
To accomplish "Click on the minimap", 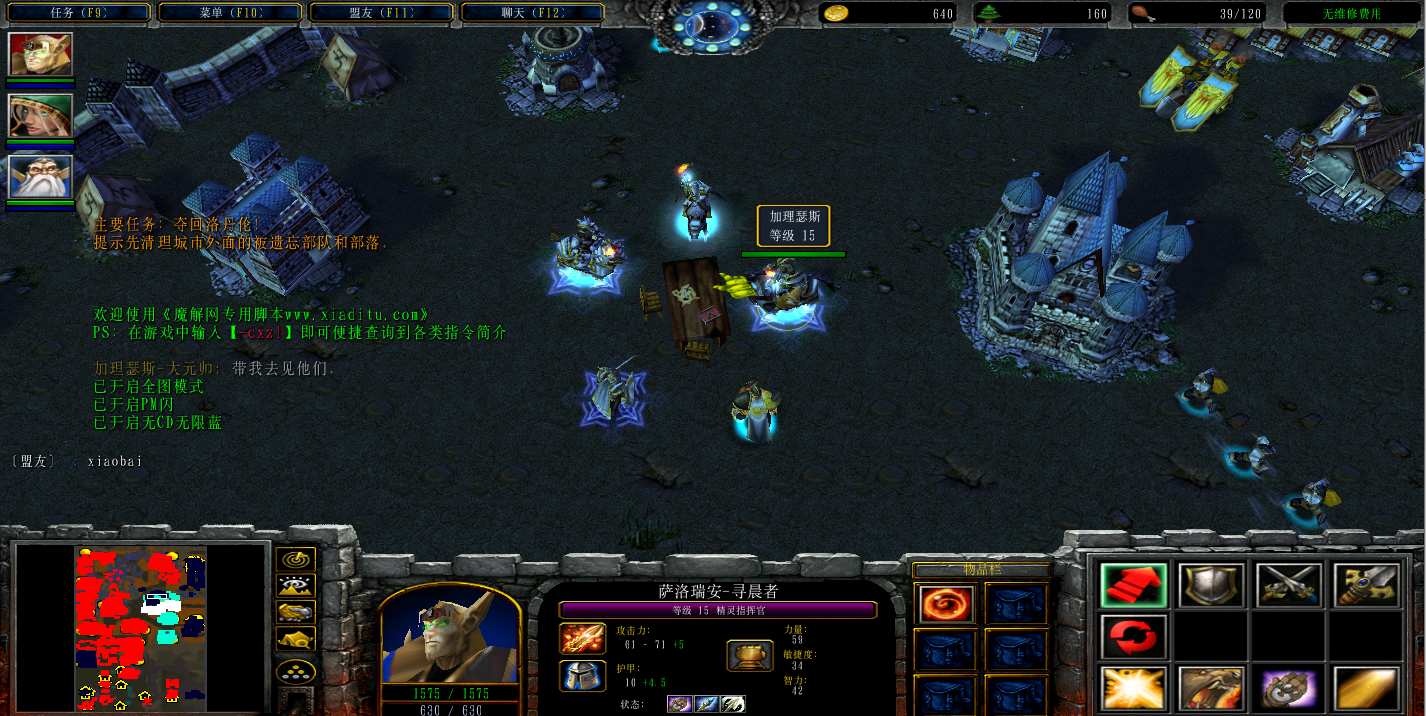I will (x=141, y=627).
